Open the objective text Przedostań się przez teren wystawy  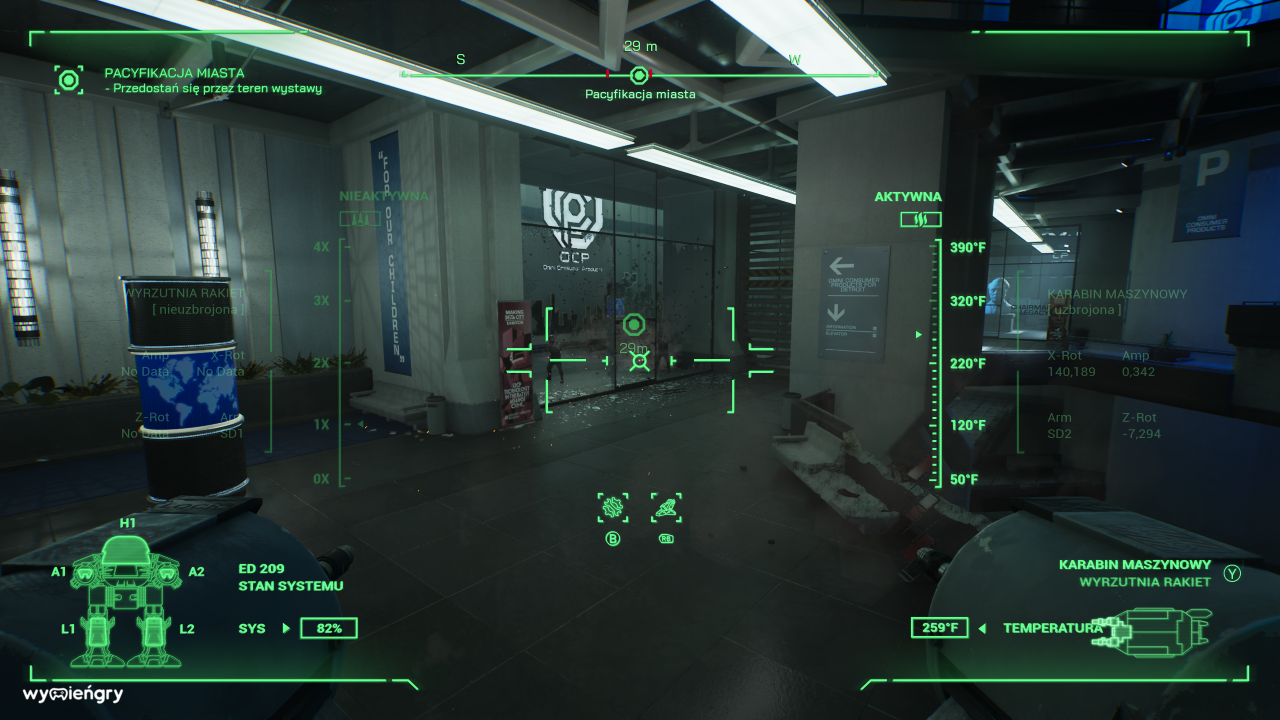pos(214,88)
